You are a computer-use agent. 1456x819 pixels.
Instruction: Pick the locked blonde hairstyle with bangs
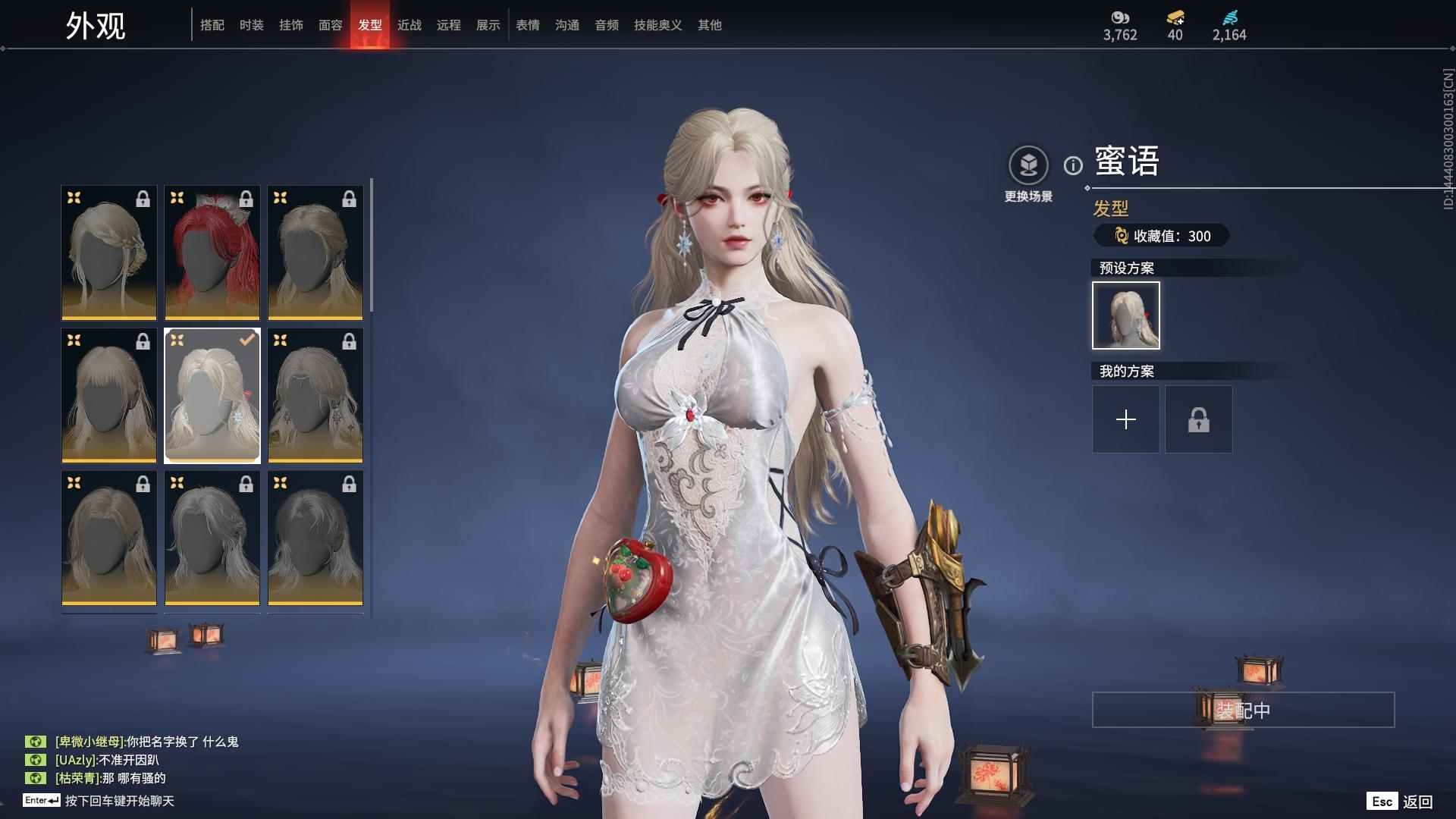(109, 395)
